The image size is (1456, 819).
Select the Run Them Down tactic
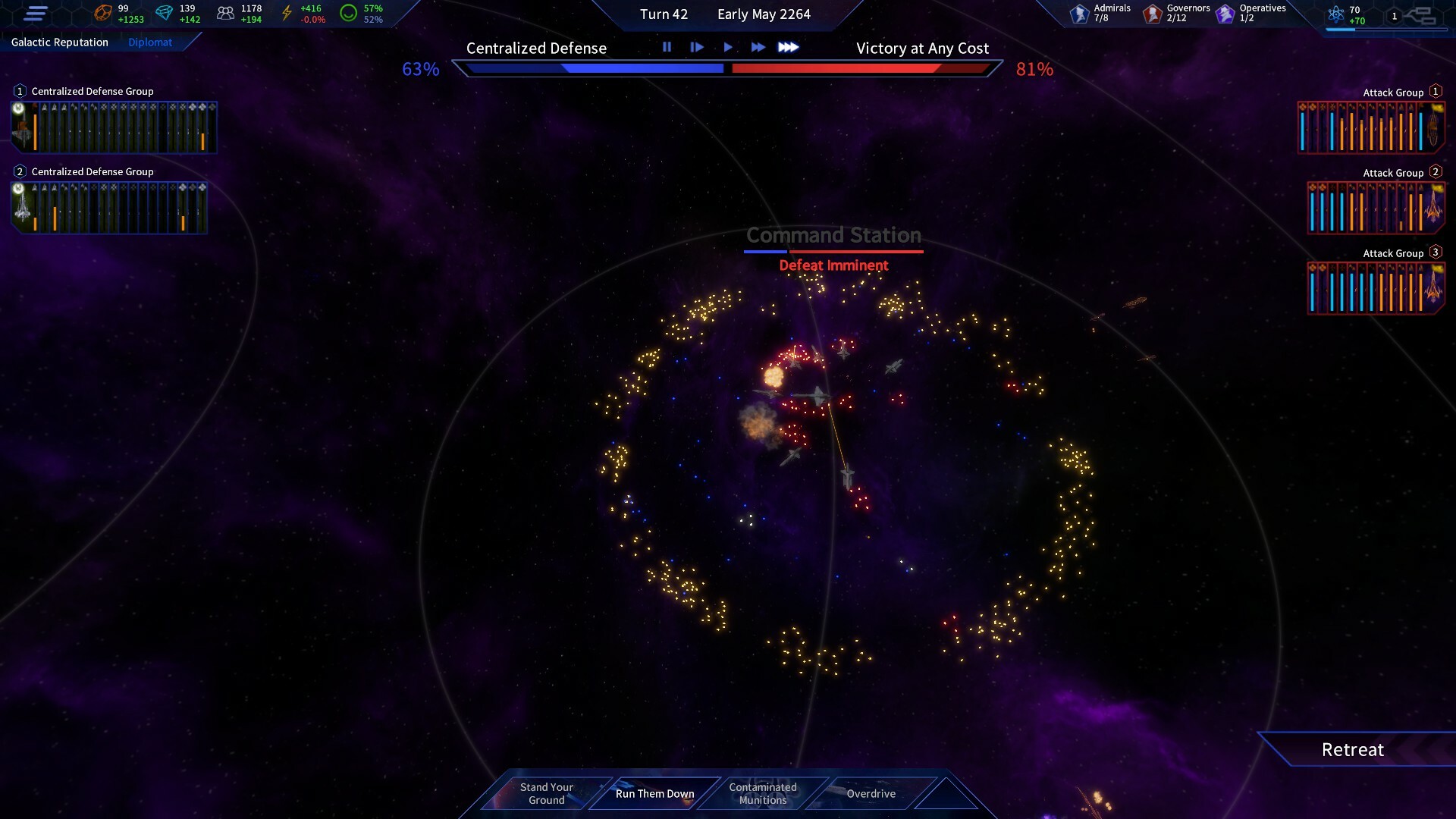pos(654,793)
